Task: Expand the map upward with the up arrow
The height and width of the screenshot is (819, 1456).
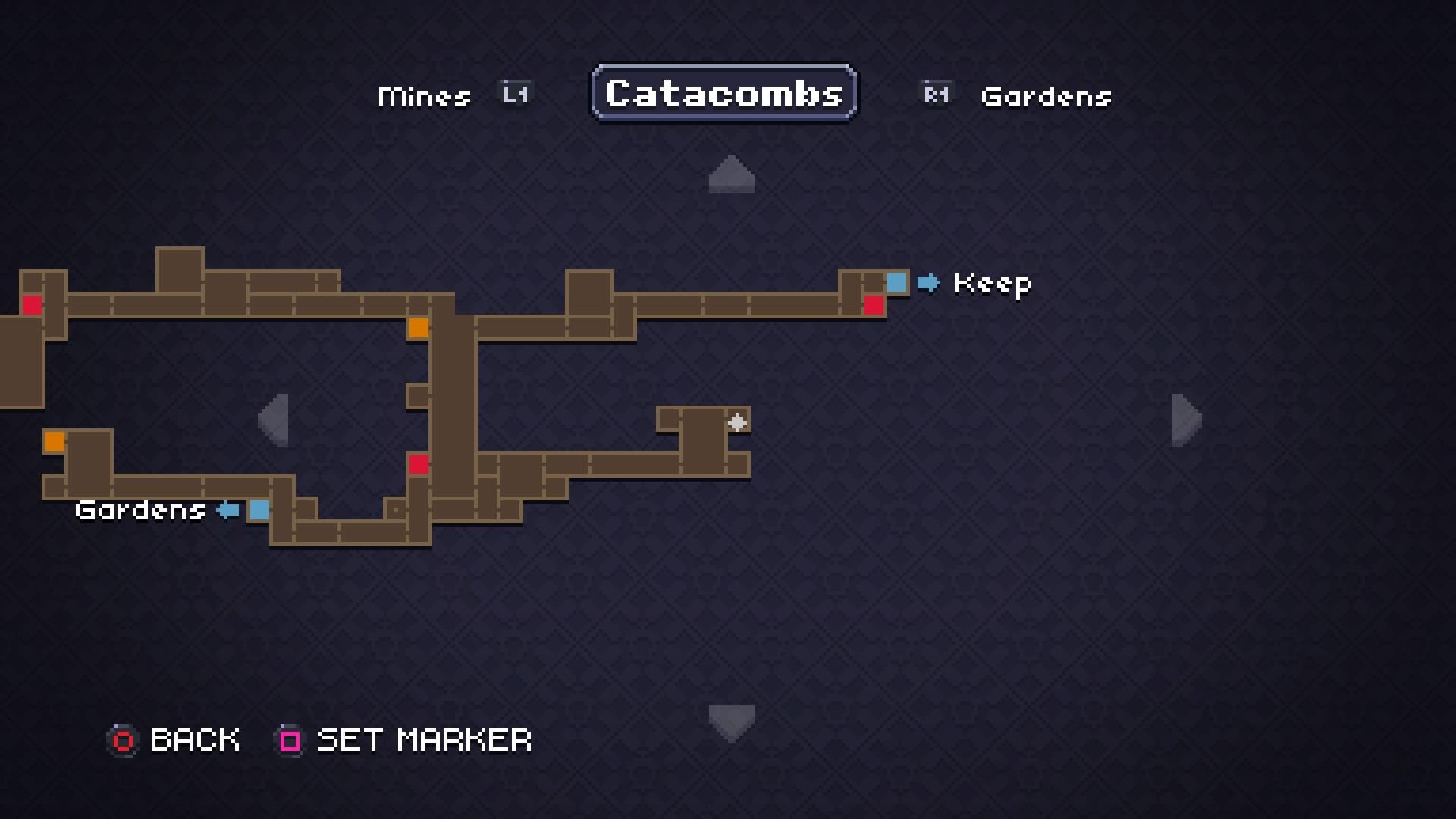Action: point(730,174)
